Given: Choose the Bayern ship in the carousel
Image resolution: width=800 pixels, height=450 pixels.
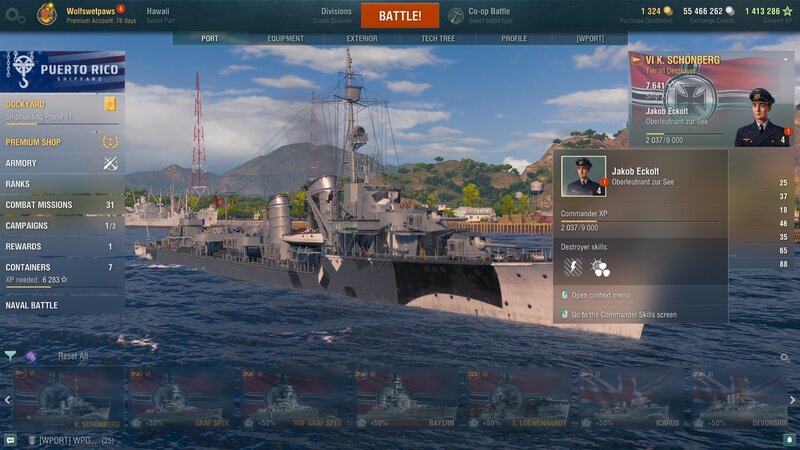Looking at the screenshot, I should pos(404,397).
